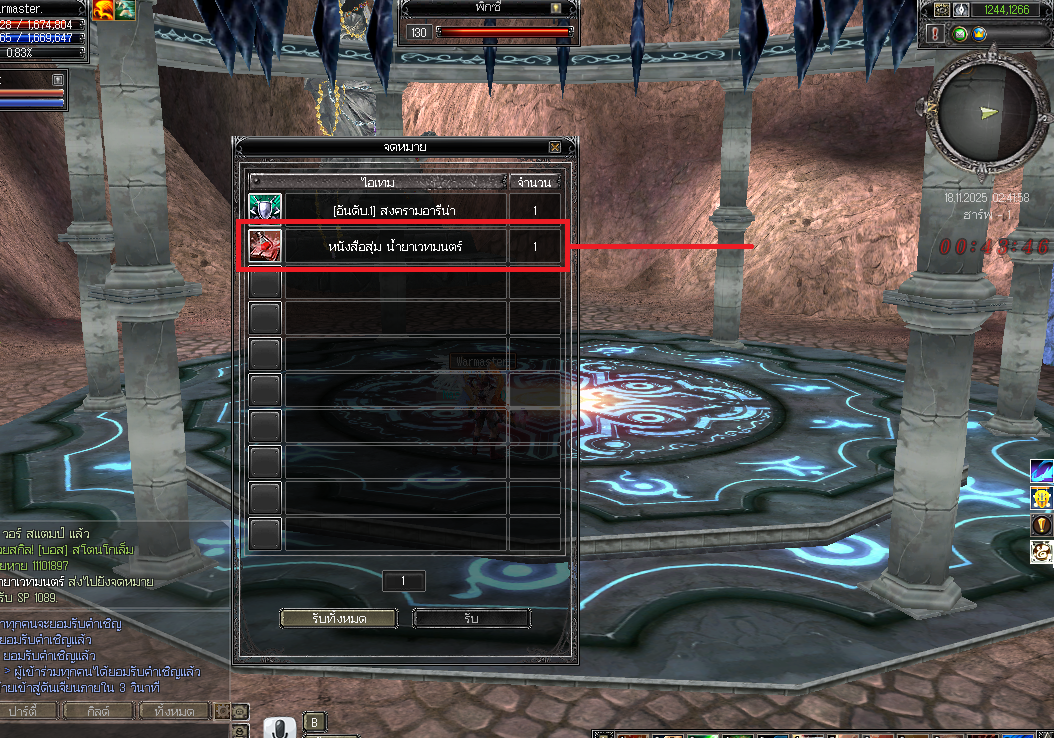This screenshot has width=1054, height=738.
Task: Click the arena shield reward icon
Action: (x=265, y=210)
